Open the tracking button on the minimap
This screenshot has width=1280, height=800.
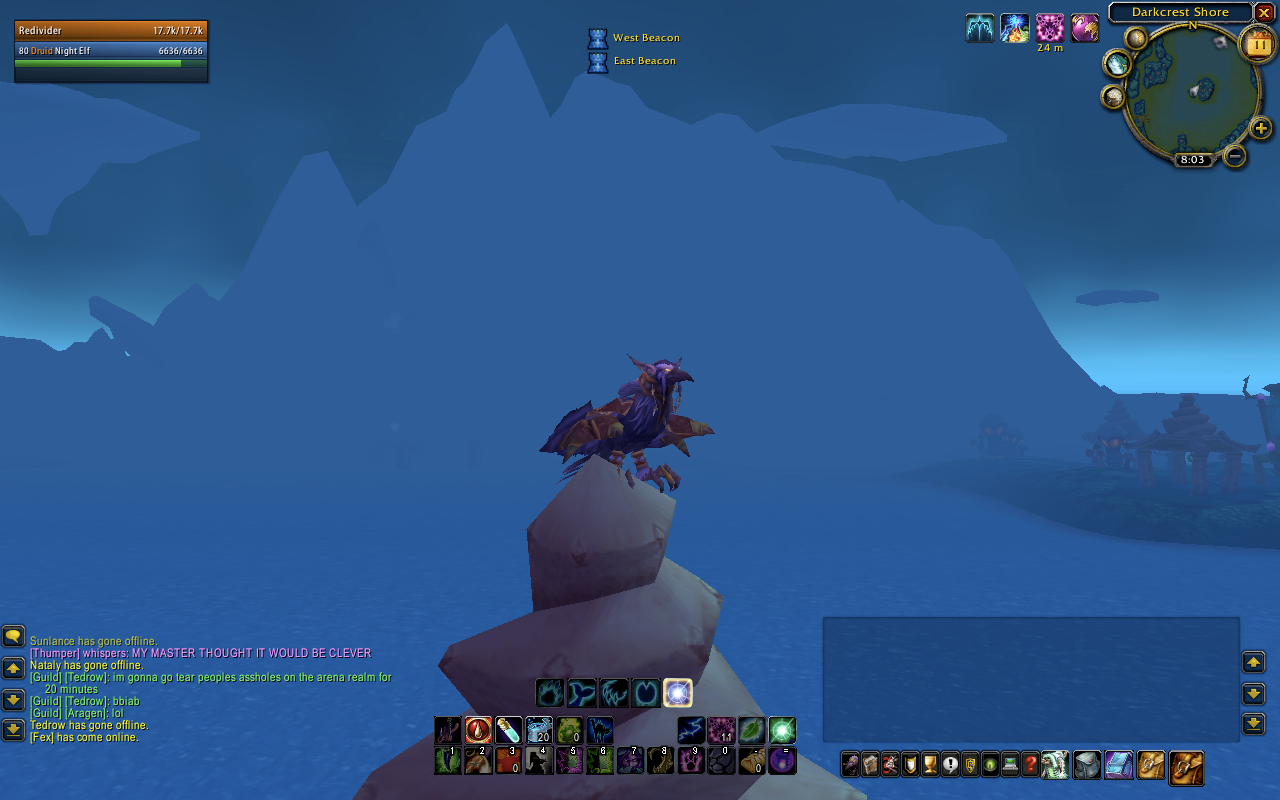[x=1117, y=65]
